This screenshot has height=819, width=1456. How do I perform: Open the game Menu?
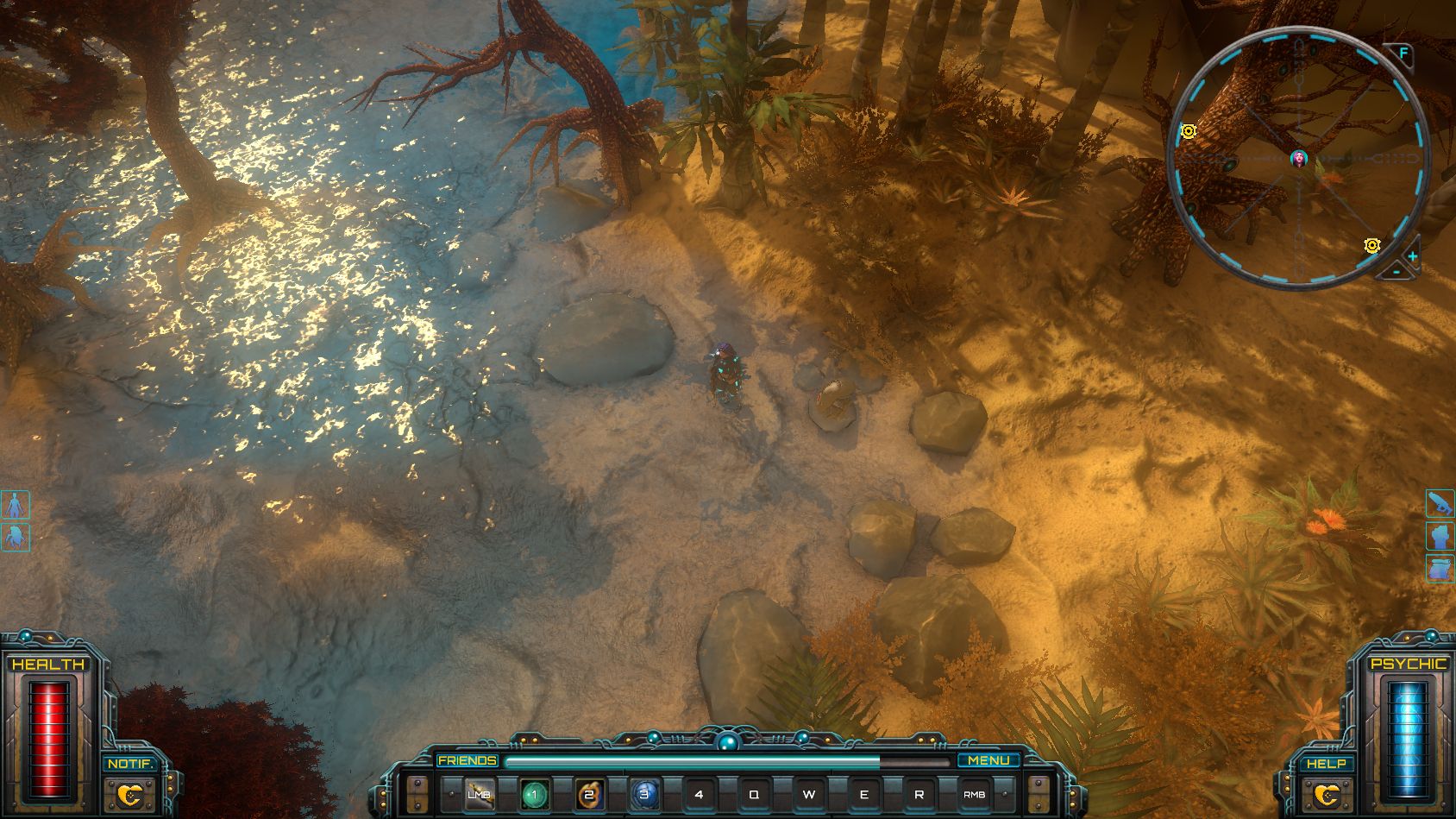coord(988,760)
